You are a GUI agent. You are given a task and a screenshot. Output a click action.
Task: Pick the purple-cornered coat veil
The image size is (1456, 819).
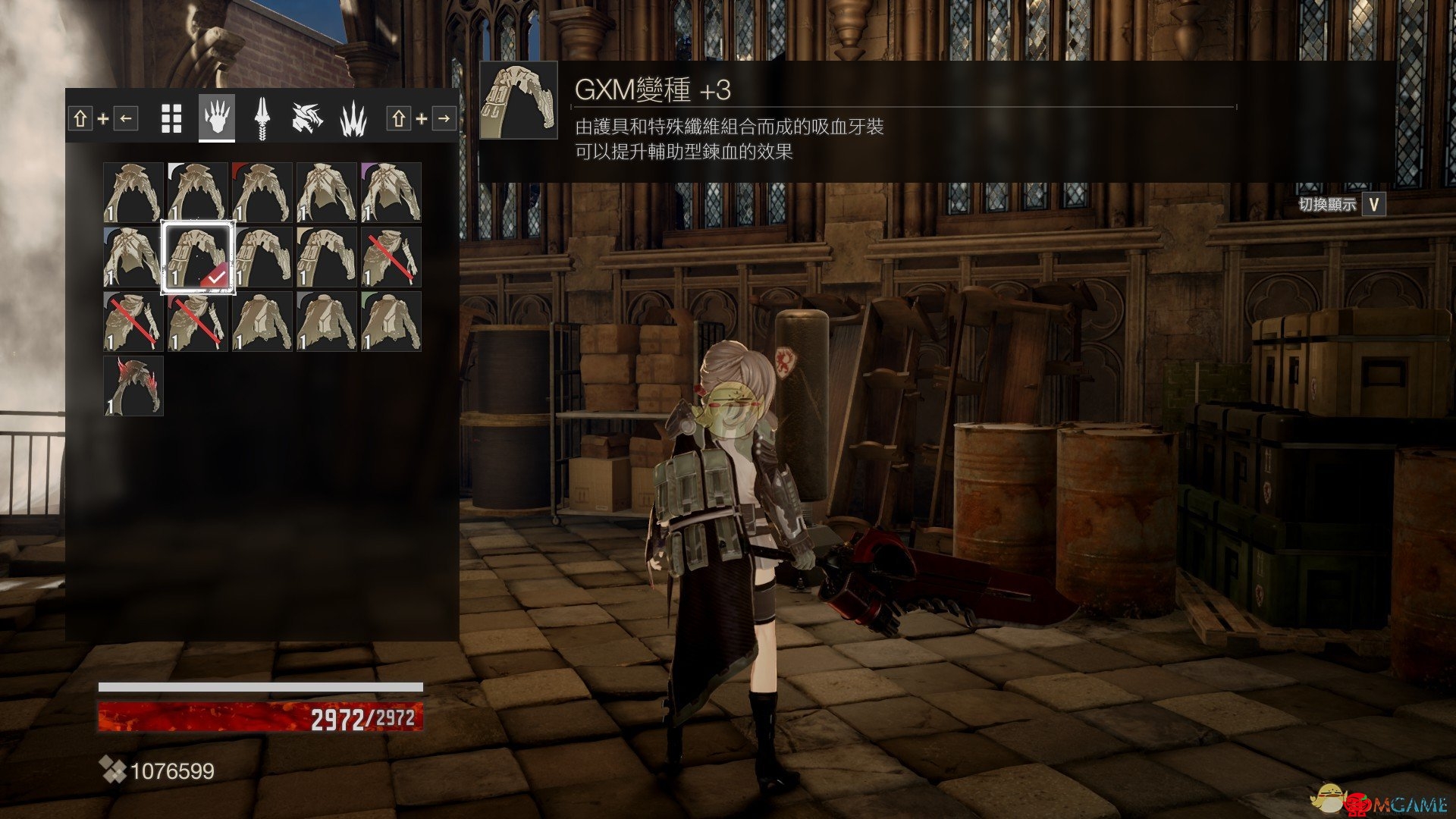pyautogui.click(x=391, y=193)
